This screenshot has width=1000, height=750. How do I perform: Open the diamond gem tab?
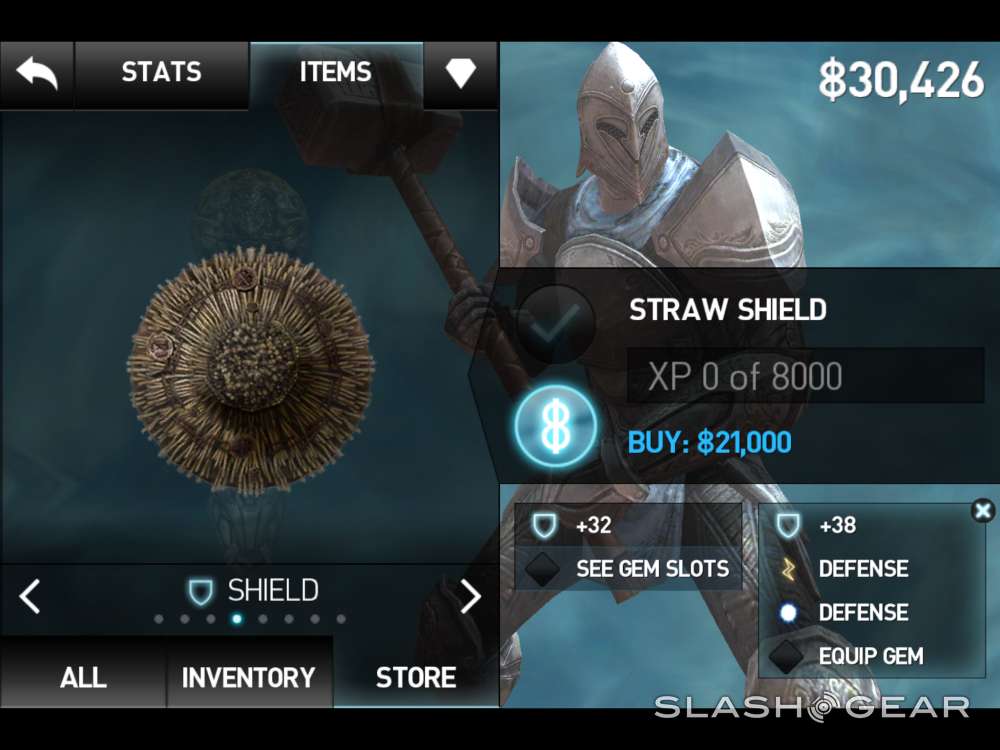460,73
